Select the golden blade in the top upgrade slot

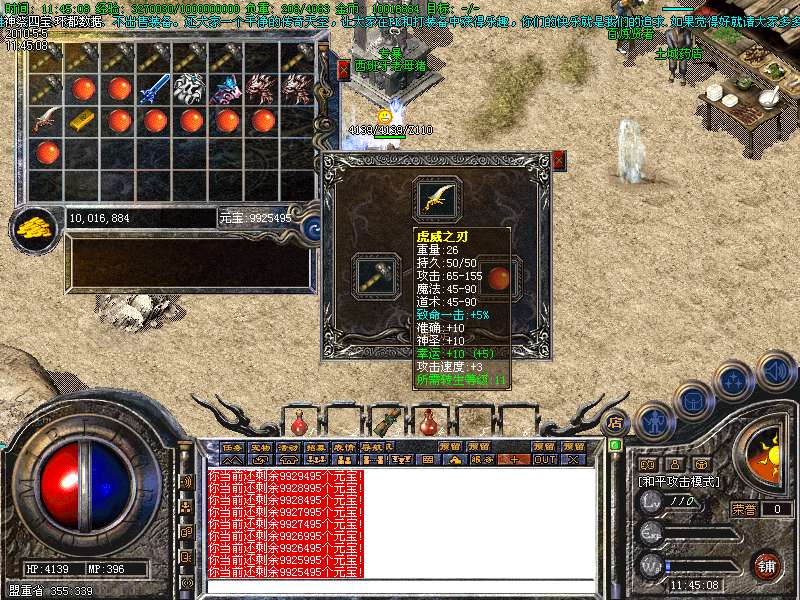pos(437,200)
